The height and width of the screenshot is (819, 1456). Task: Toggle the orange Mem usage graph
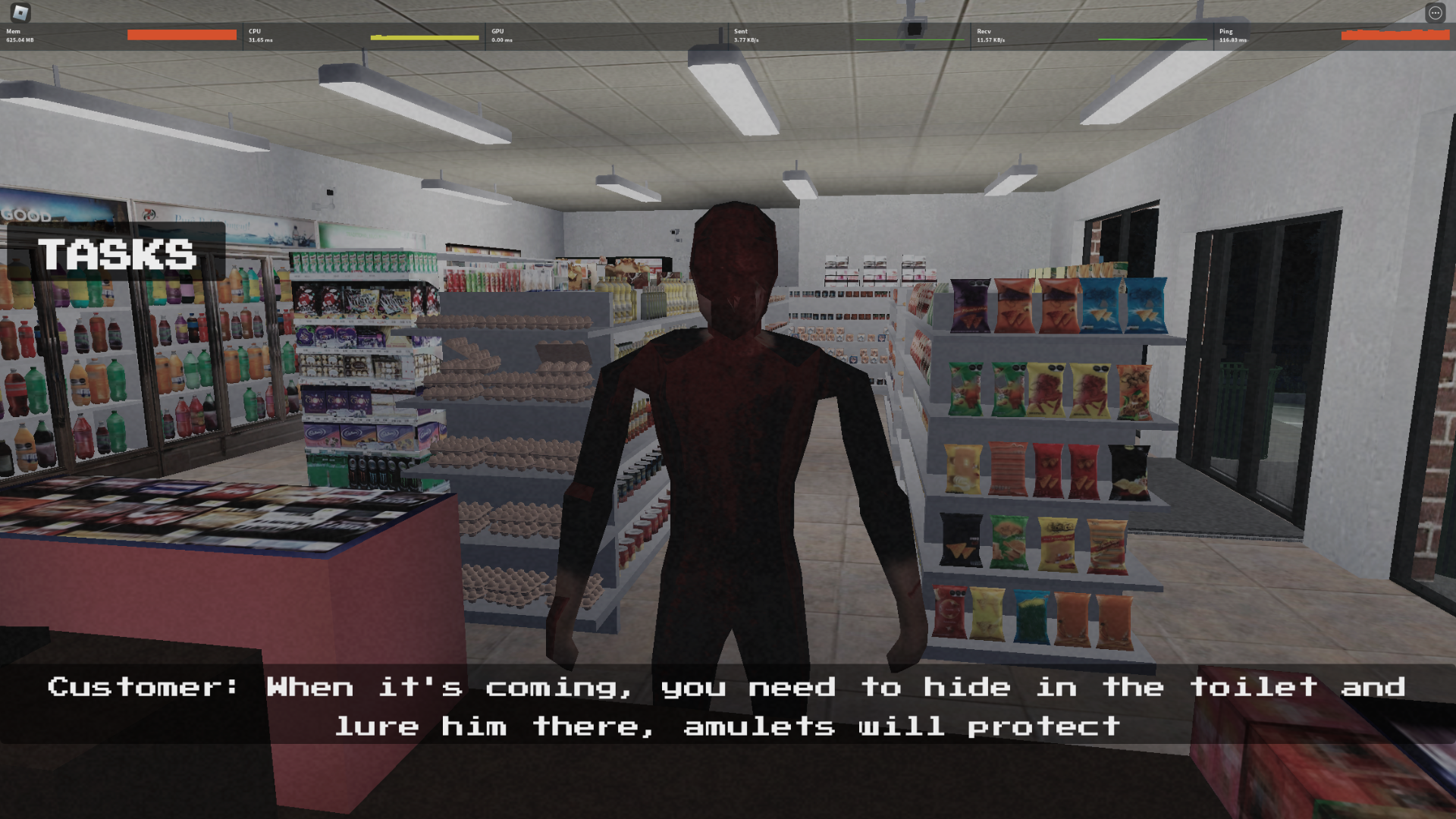click(x=182, y=35)
